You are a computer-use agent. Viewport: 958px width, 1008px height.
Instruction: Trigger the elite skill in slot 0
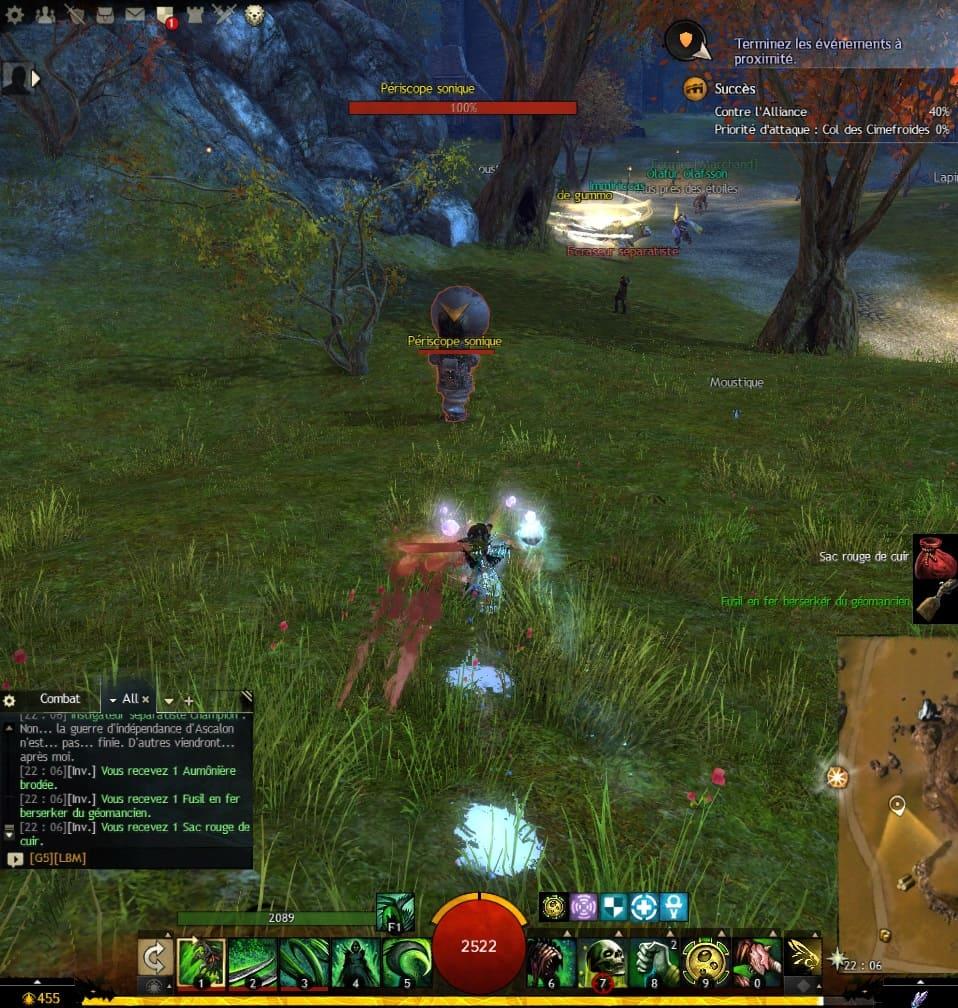click(756, 962)
